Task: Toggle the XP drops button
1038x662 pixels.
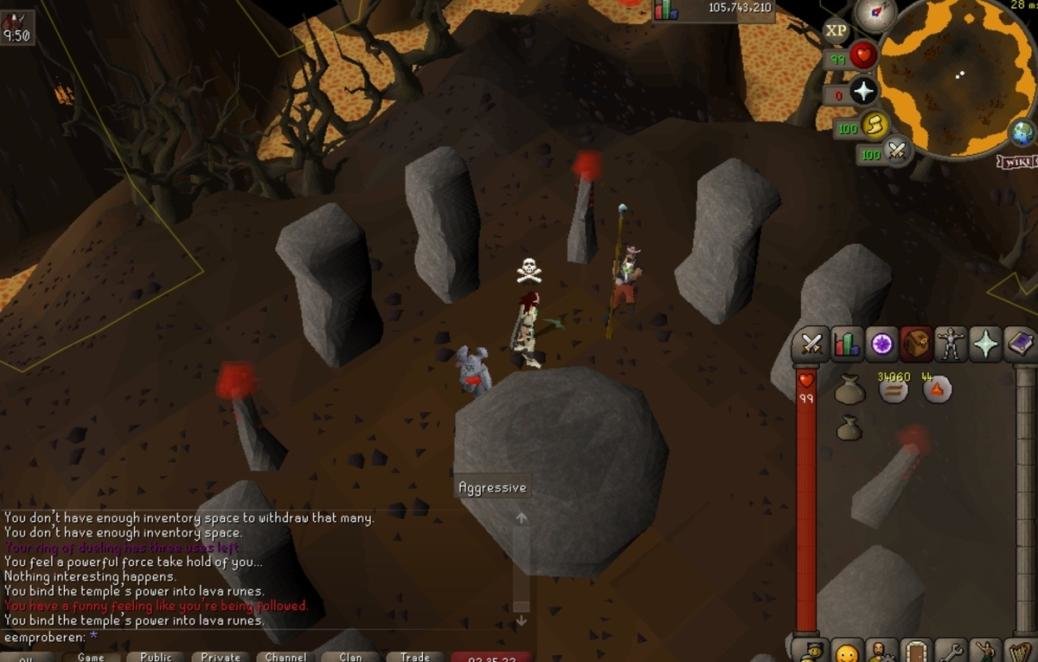Action: coord(836,31)
